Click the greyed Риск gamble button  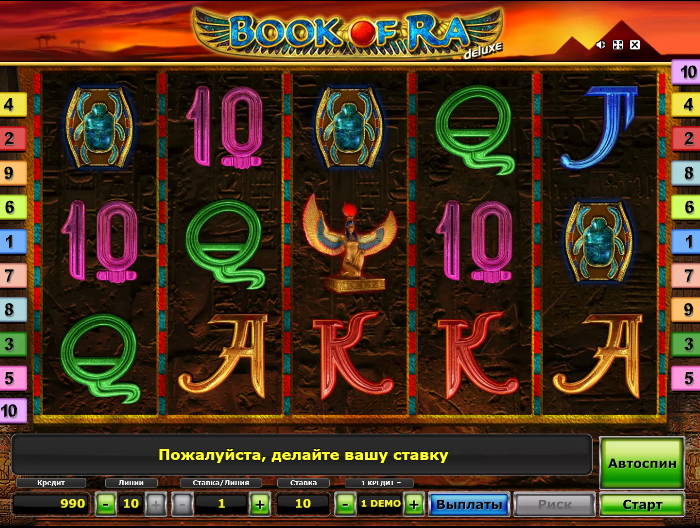[555, 505]
